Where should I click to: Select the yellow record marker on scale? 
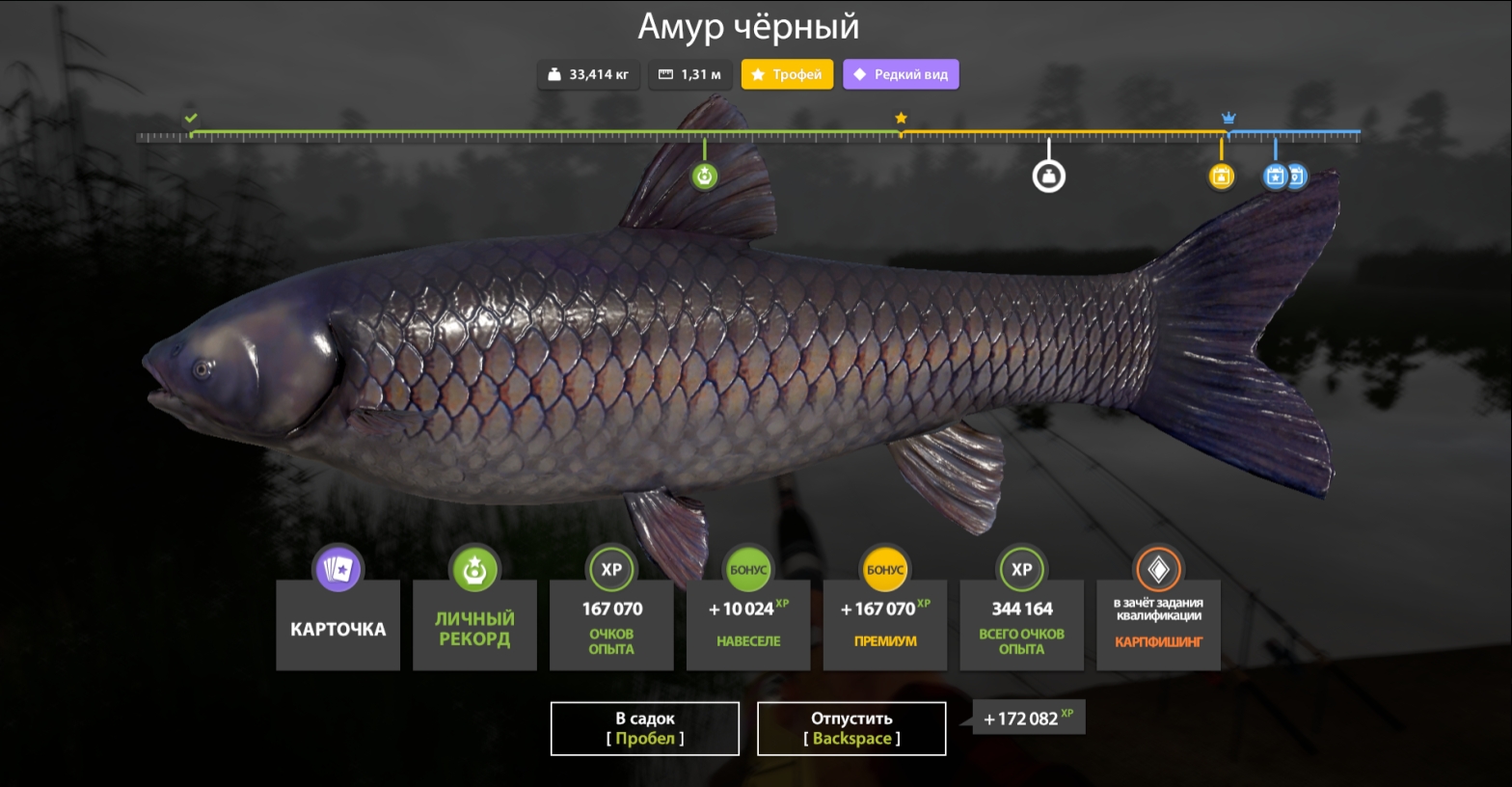1221,176
